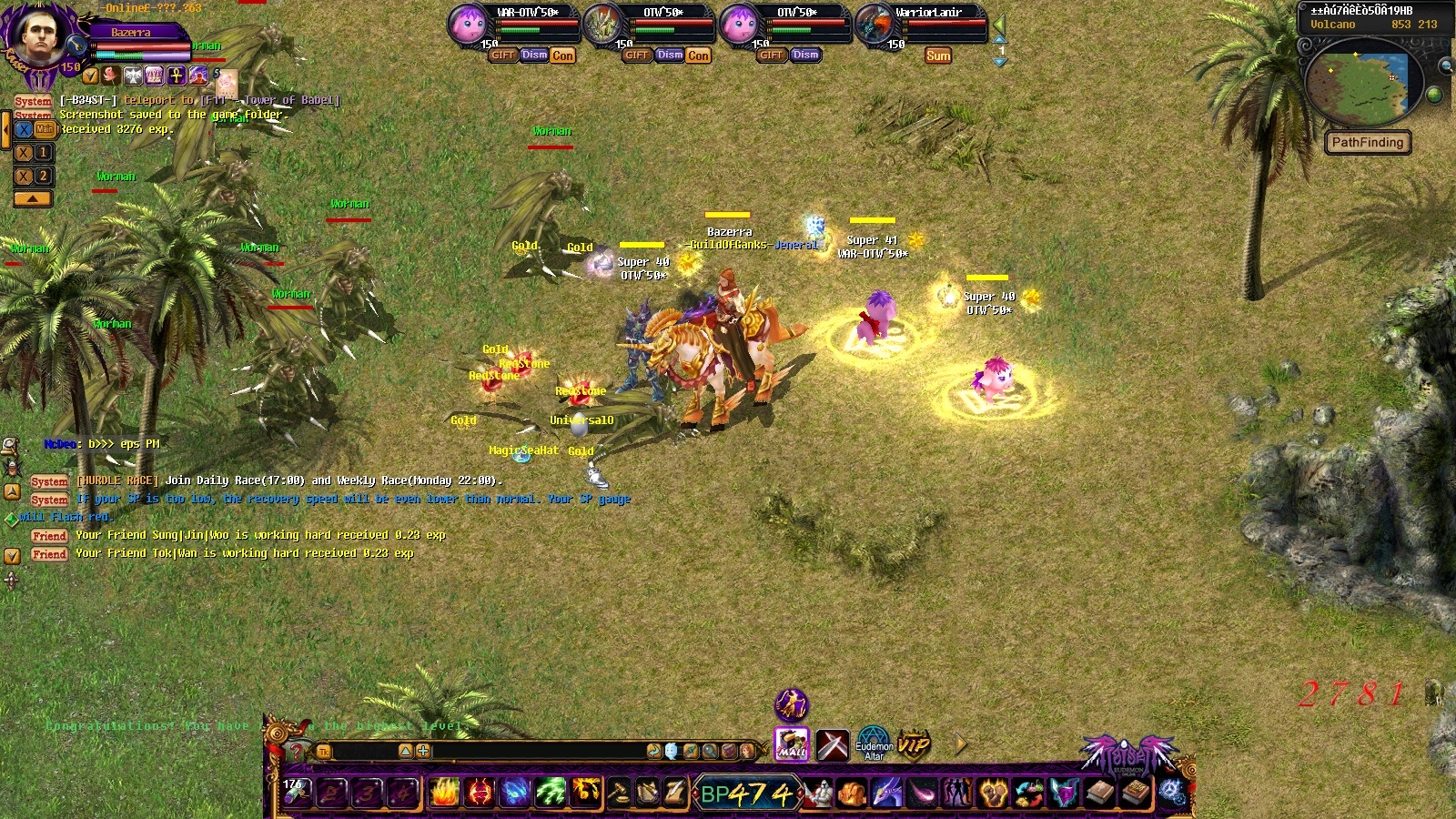This screenshot has width=1456, height=819.
Task: Select the golden ankh status icon
Action: click(177, 76)
